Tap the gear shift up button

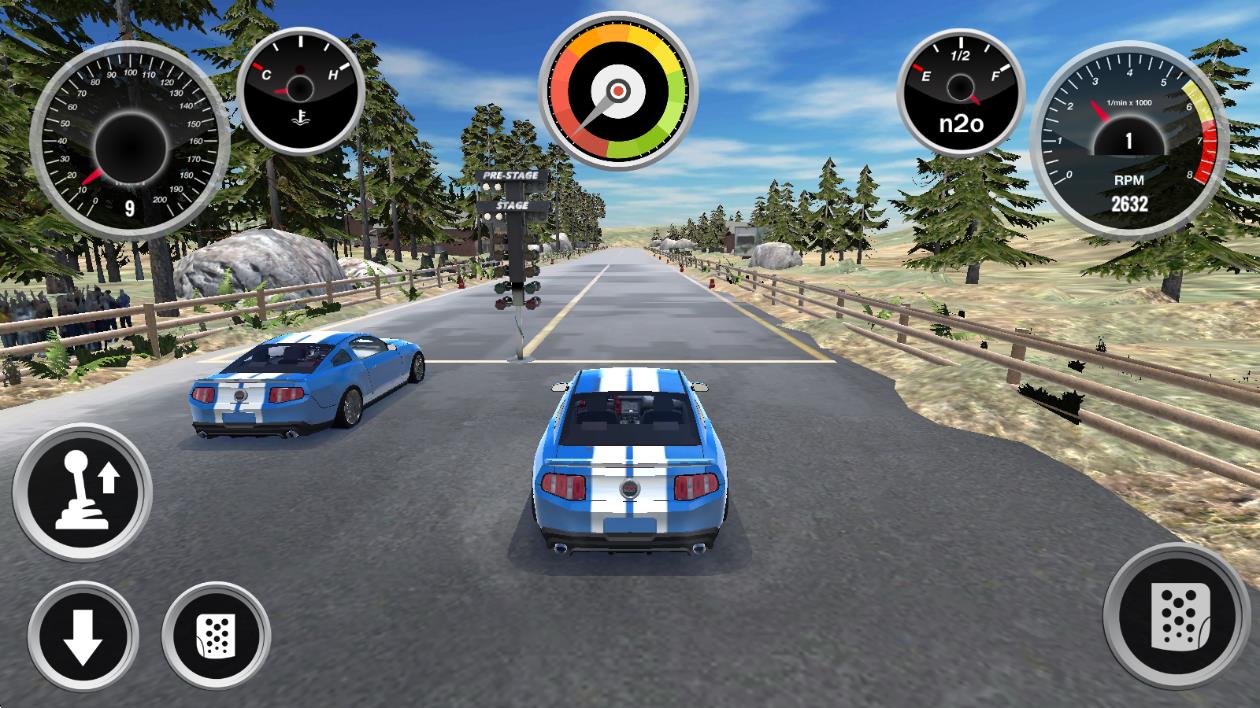(82, 492)
